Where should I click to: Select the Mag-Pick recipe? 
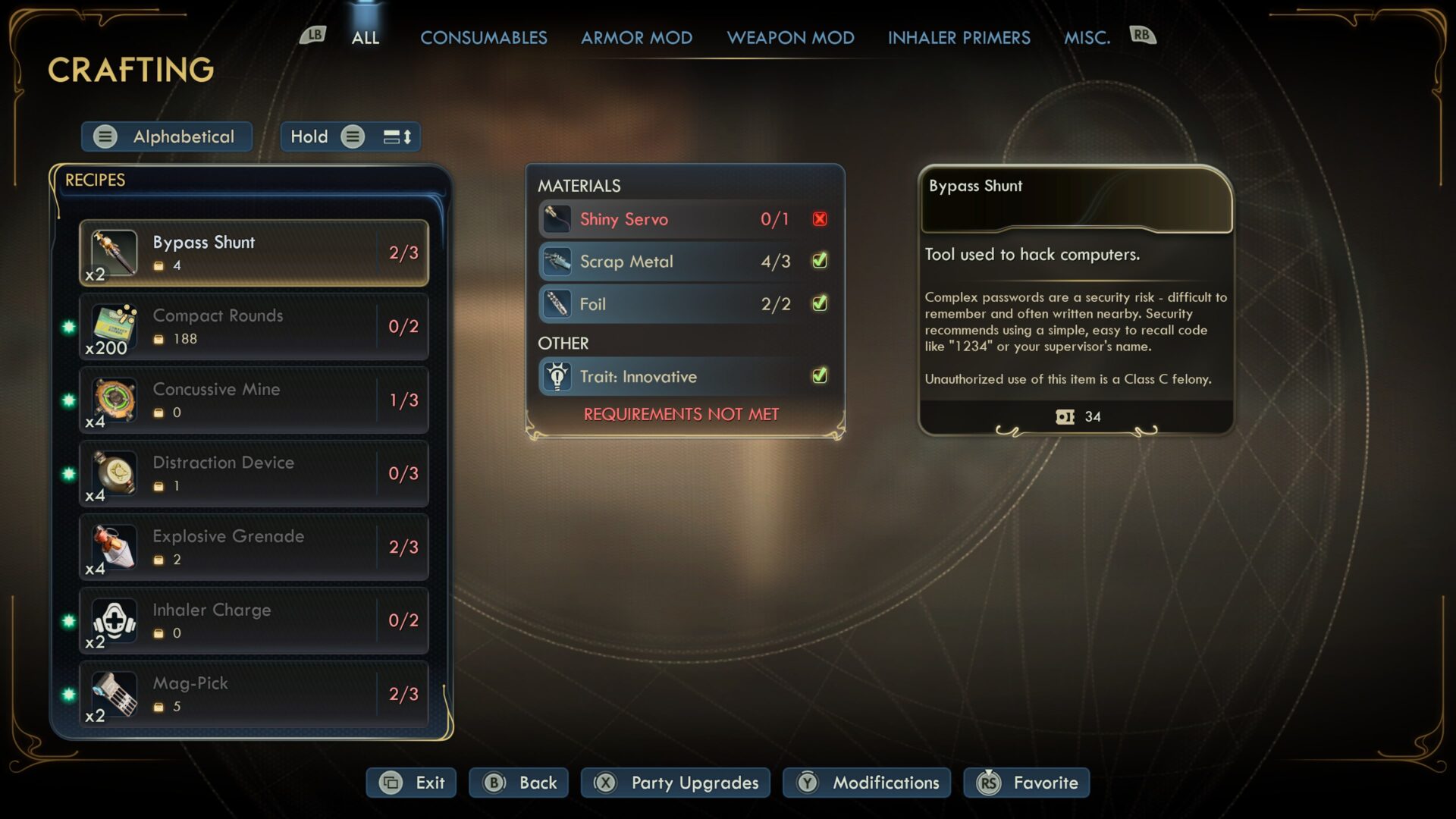click(x=254, y=694)
